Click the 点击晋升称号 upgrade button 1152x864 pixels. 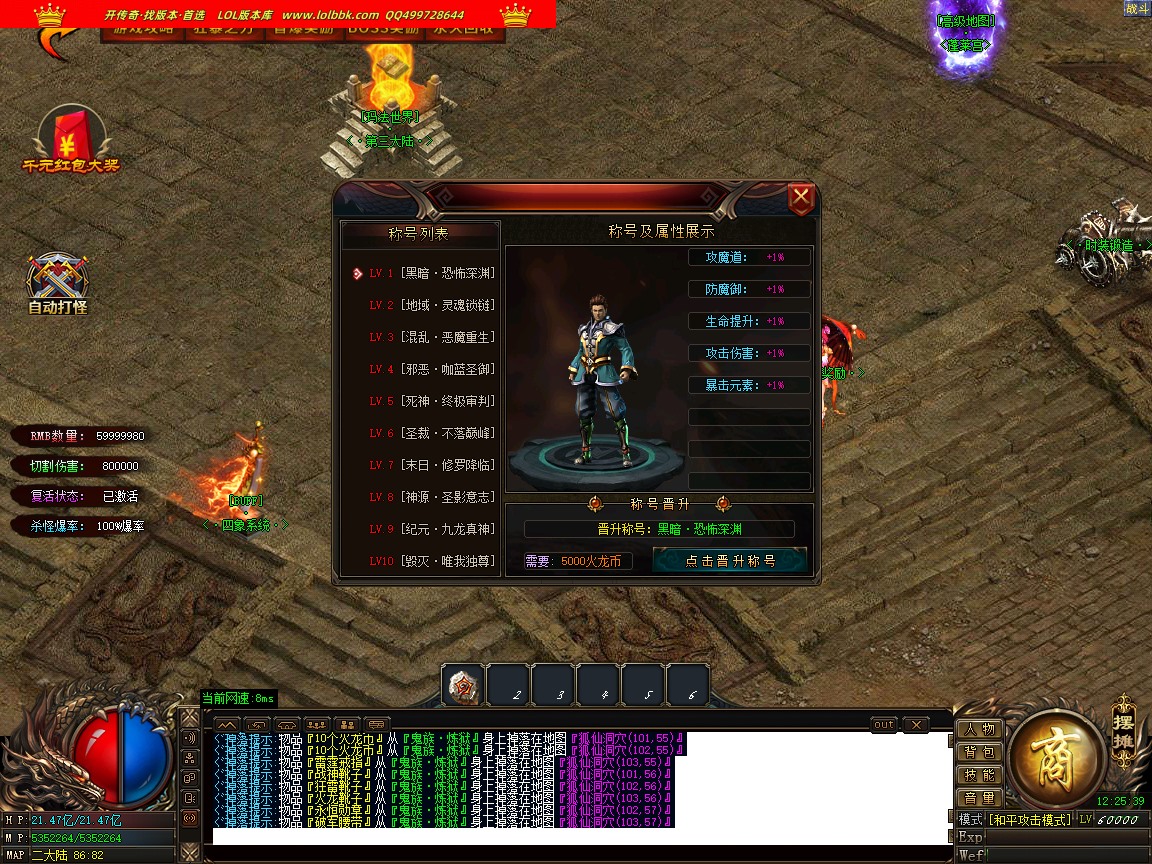730,561
